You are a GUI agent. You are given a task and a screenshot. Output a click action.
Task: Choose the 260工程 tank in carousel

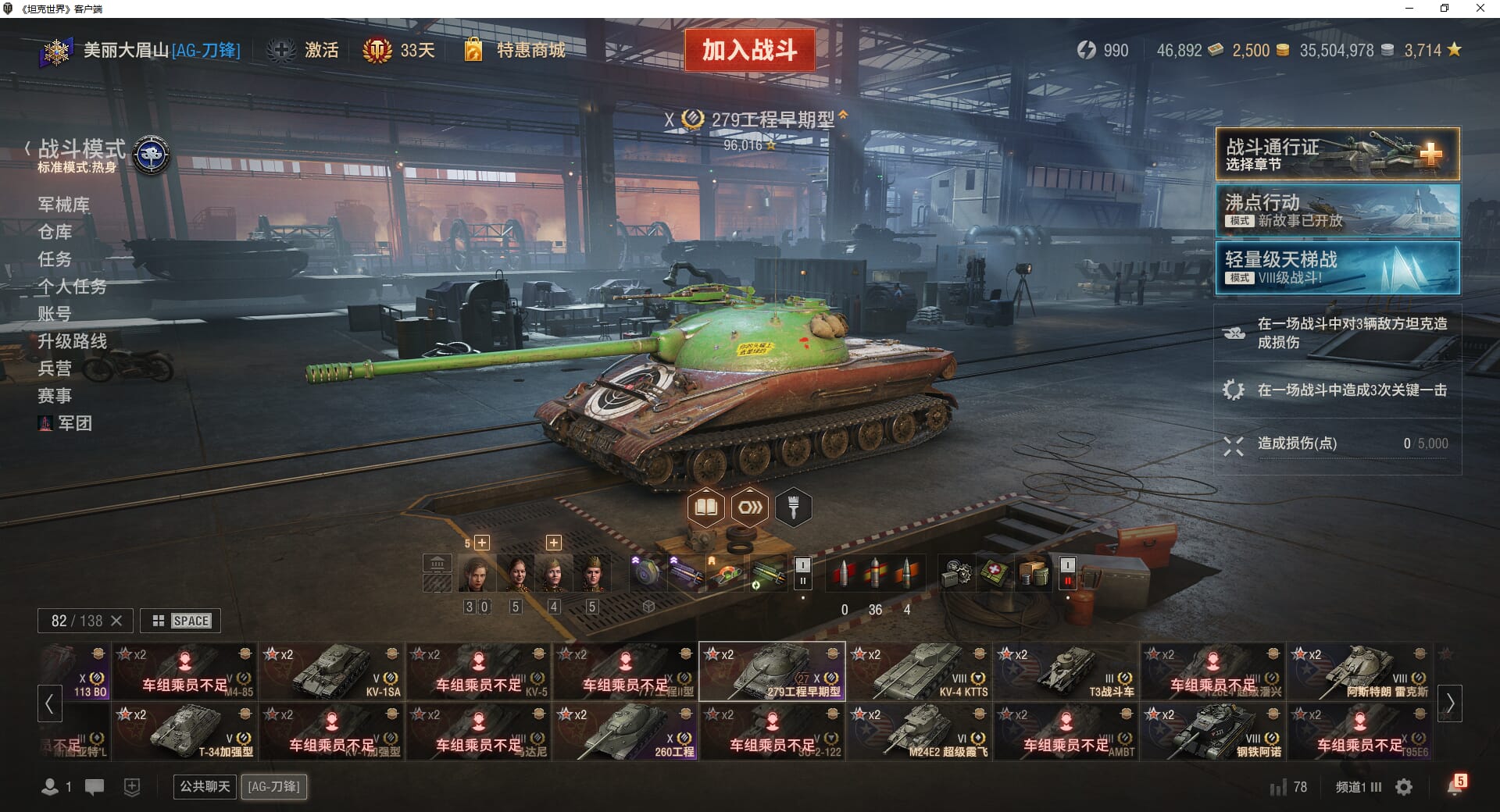click(x=626, y=732)
